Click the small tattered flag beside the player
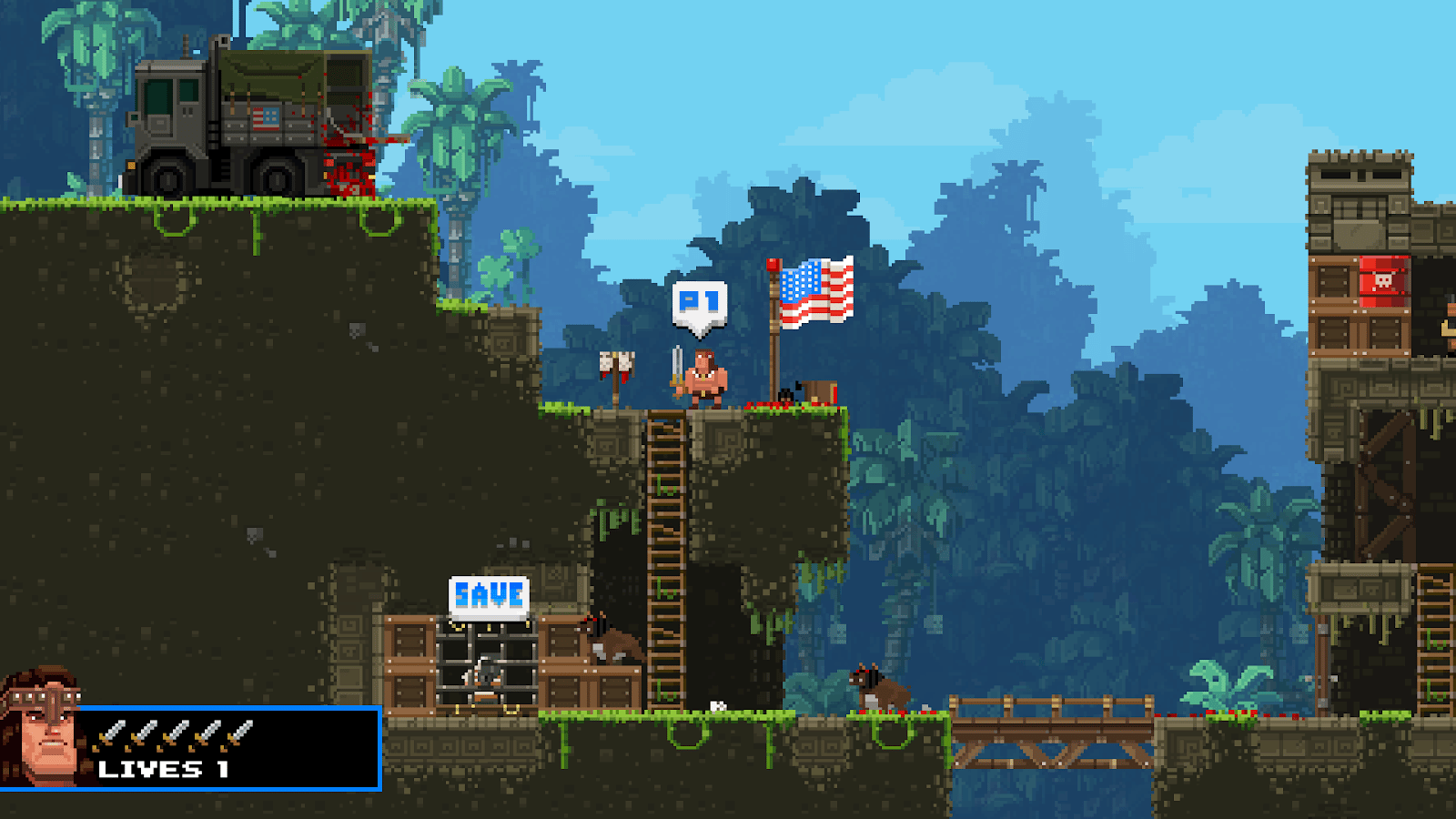Screen dimensions: 1456x819 (x=617, y=362)
